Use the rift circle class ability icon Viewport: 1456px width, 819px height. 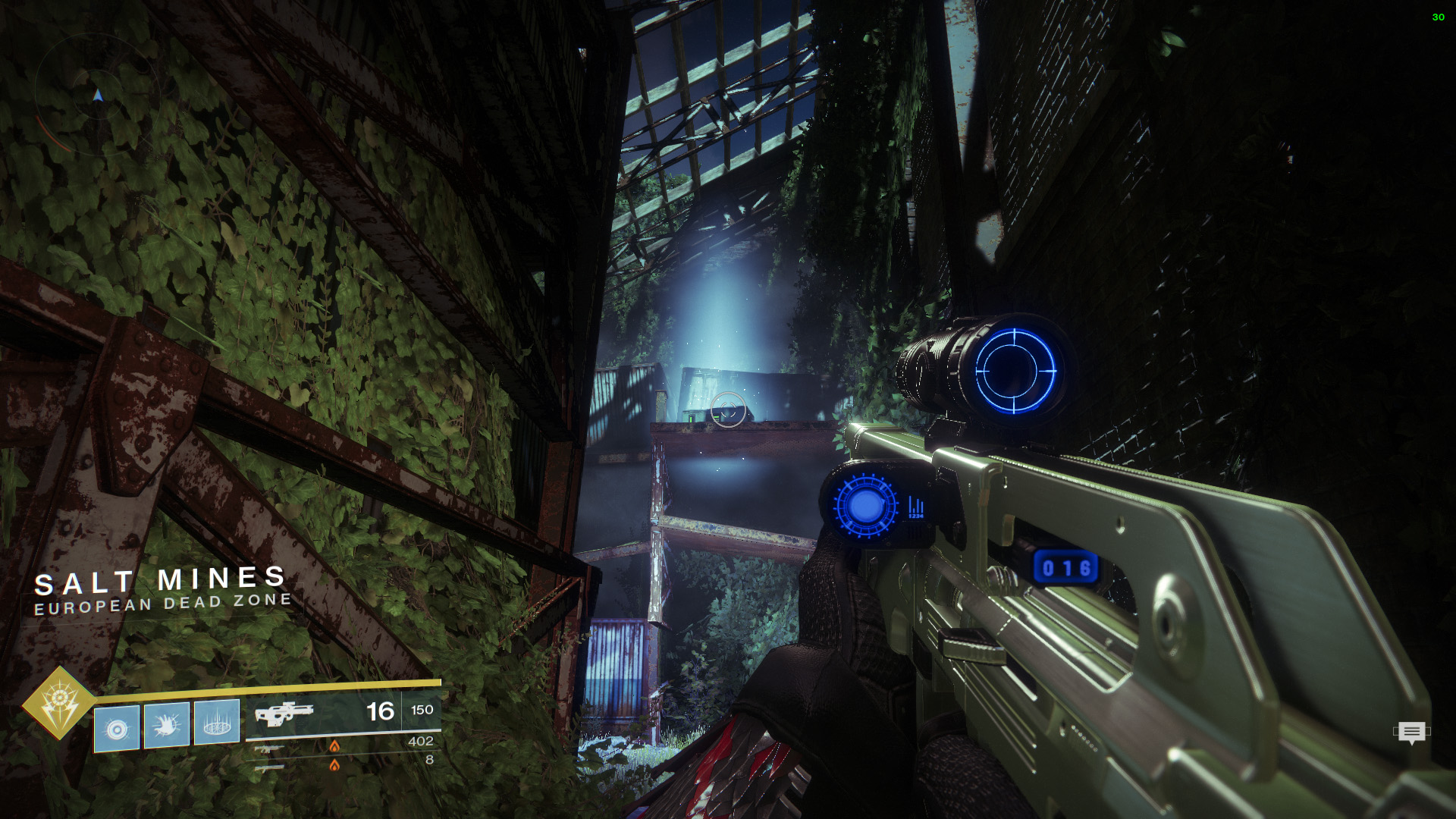(217, 723)
